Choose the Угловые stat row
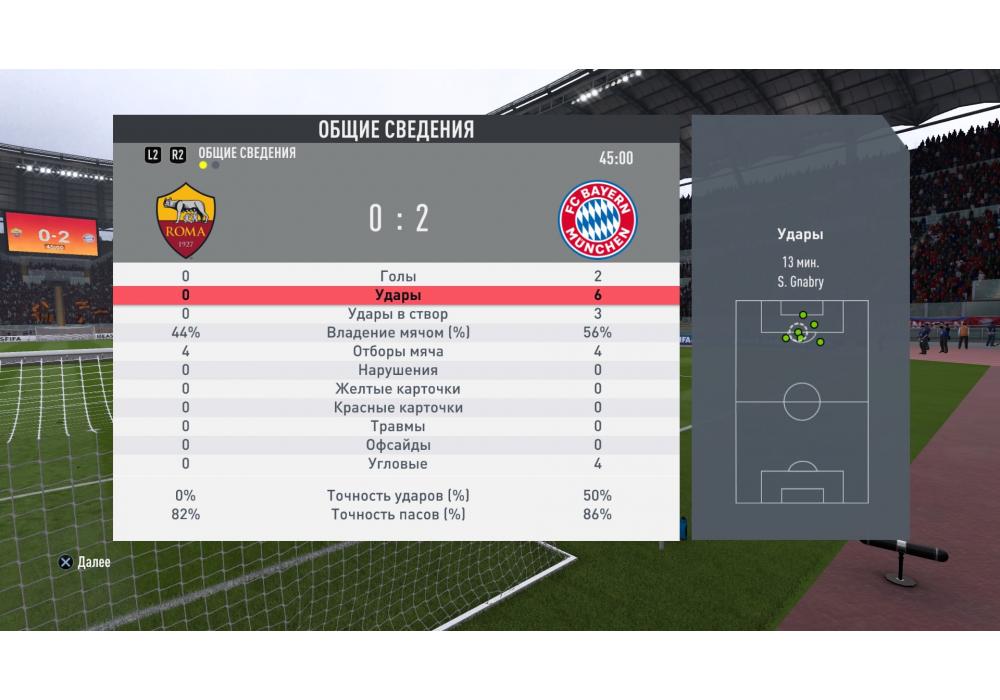Viewport: 1000px width, 700px height. click(x=397, y=464)
